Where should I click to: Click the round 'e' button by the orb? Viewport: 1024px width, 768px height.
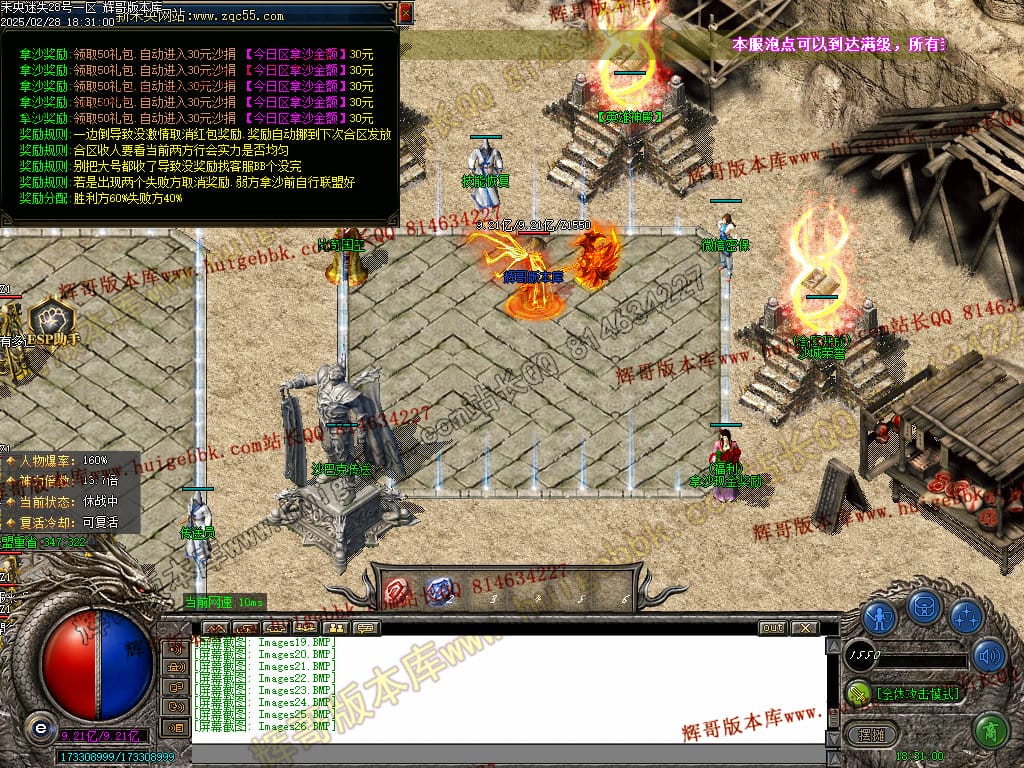pos(39,727)
